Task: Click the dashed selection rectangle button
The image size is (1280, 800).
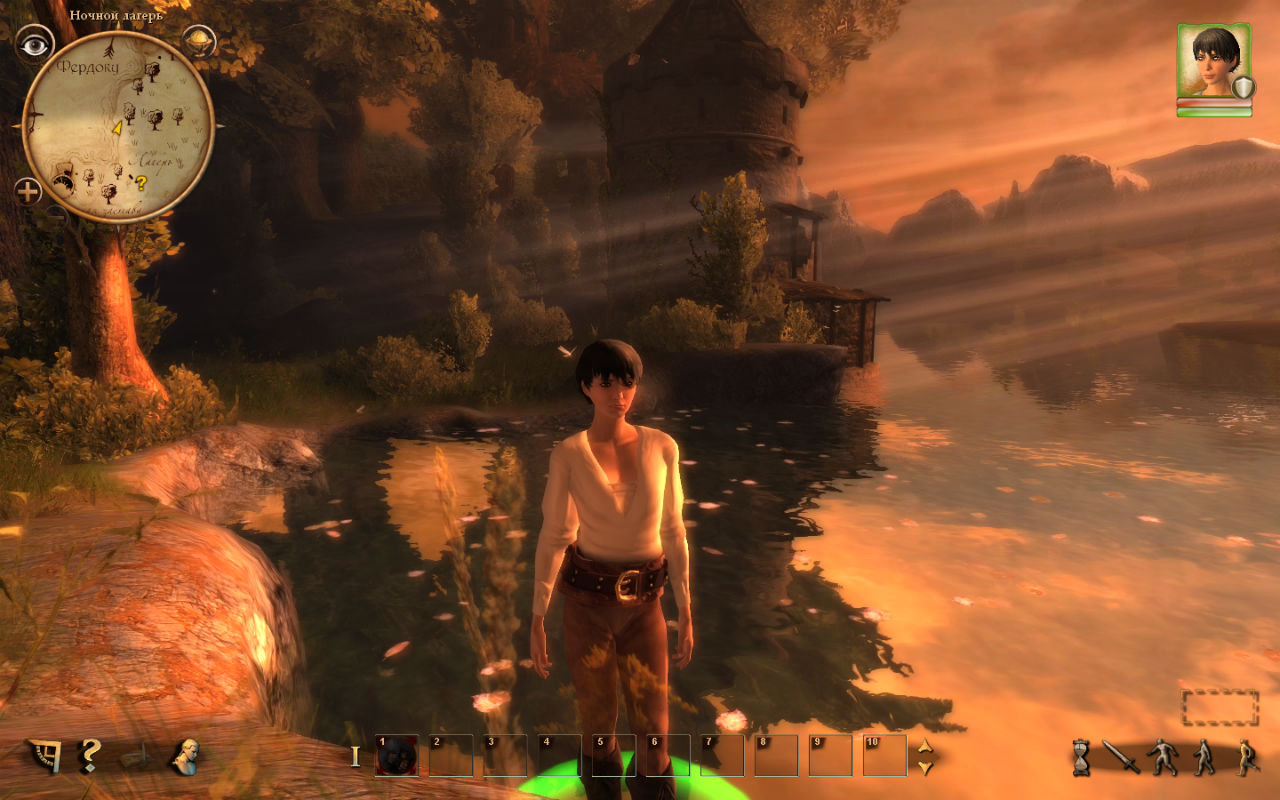Action: 1219,707
